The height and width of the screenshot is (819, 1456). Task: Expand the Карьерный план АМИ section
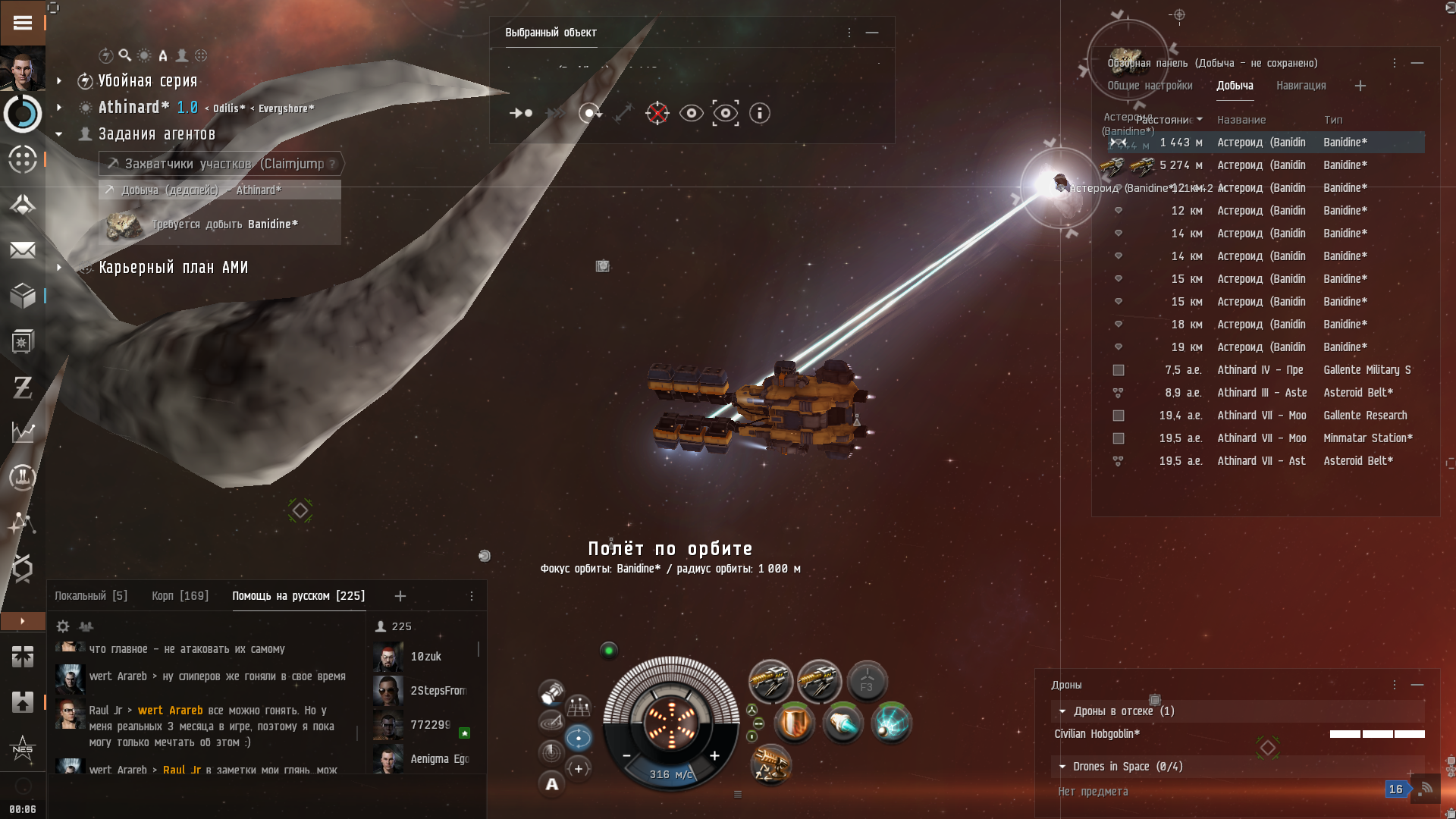point(59,268)
